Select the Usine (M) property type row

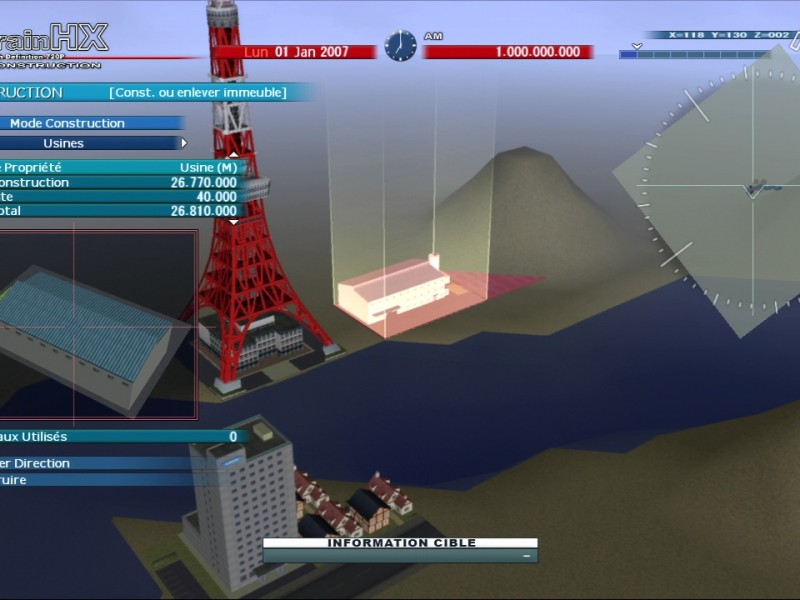[x=120, y=168]
